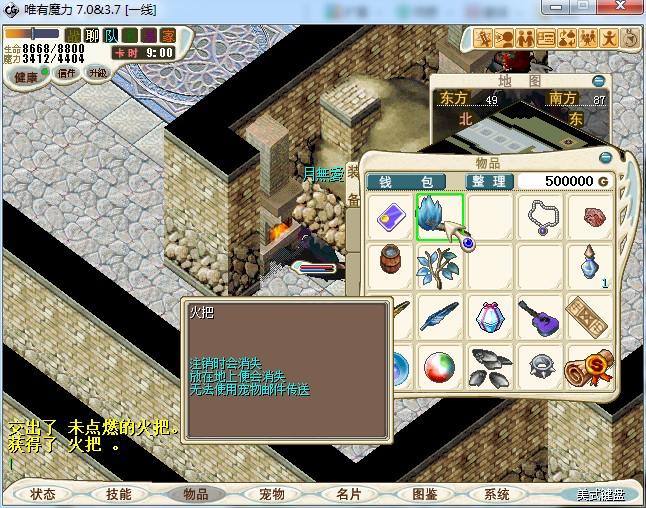Open the 系统 system menu
This screenshot has height=508, width=646.
click(497, 494)
